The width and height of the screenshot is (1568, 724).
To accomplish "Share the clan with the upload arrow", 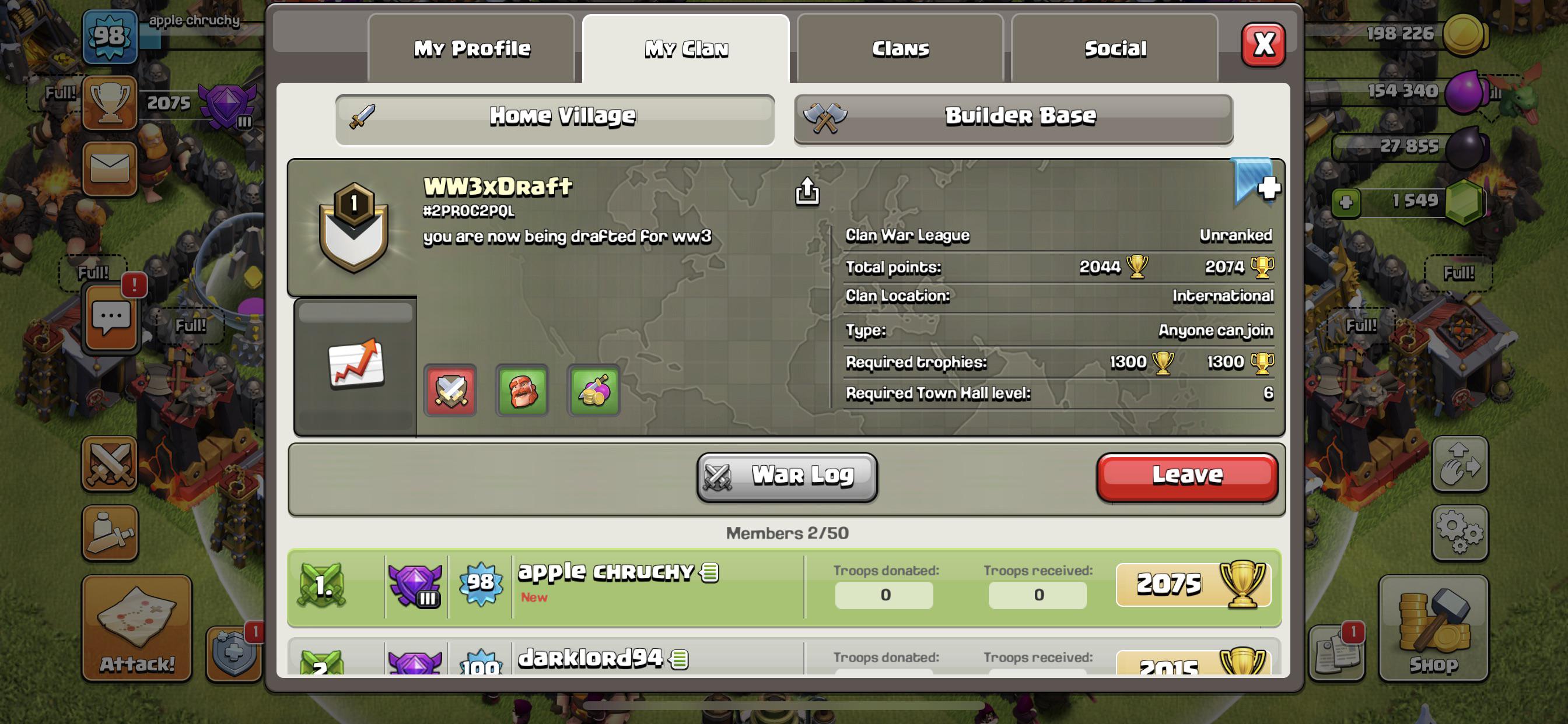I will click(x=808, y=192).
